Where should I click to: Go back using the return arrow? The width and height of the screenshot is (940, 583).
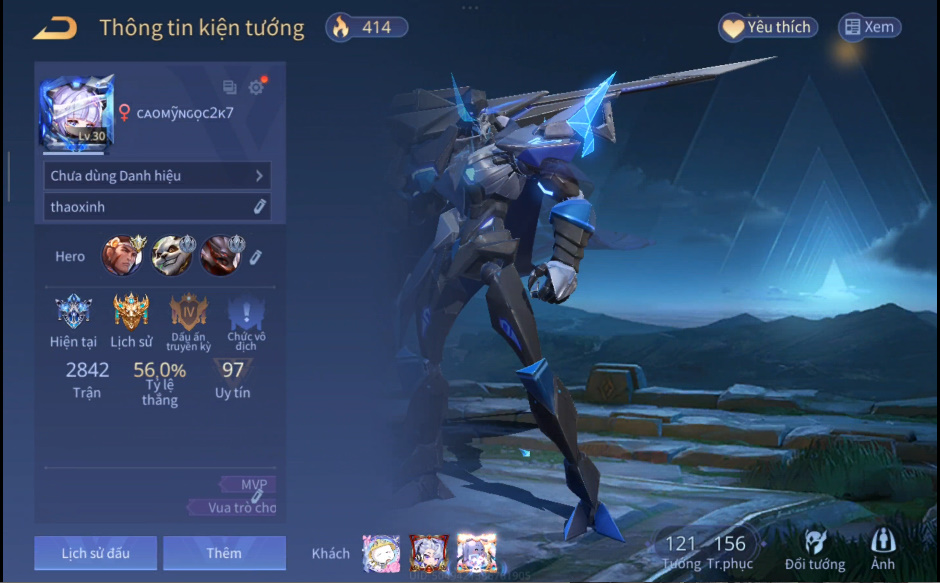point(55,28)
